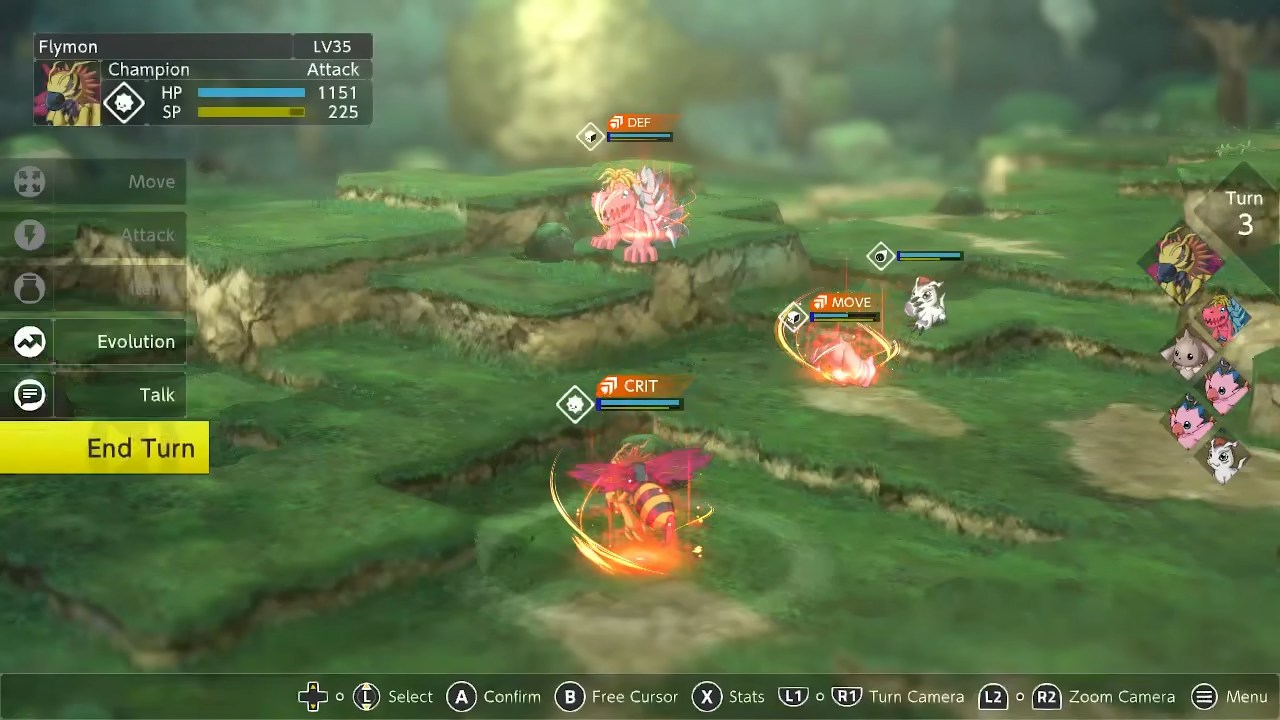This screenshot has height=720, width=1280.
Task: Click the yellow End Turn button
Action: tap(104, 448)
